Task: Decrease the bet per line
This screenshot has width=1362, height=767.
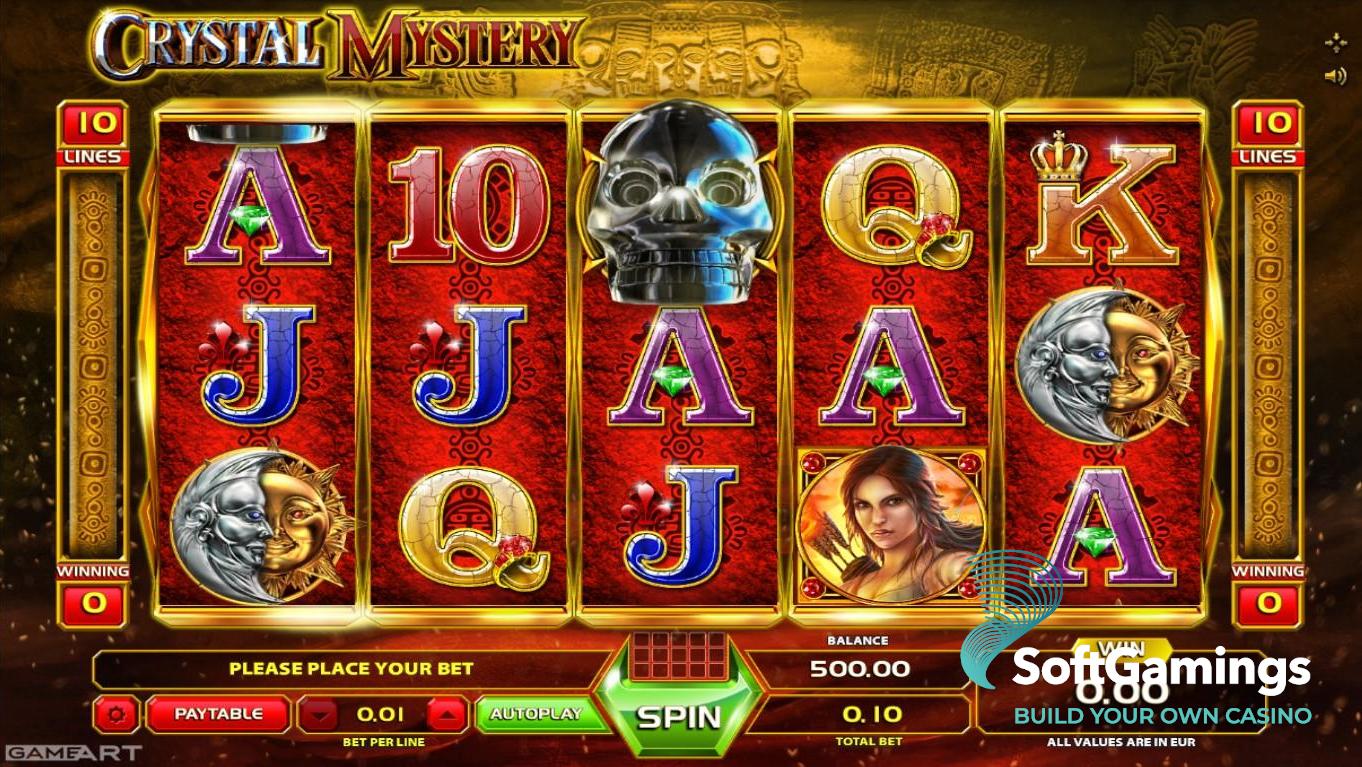Action: pos(318,715)
